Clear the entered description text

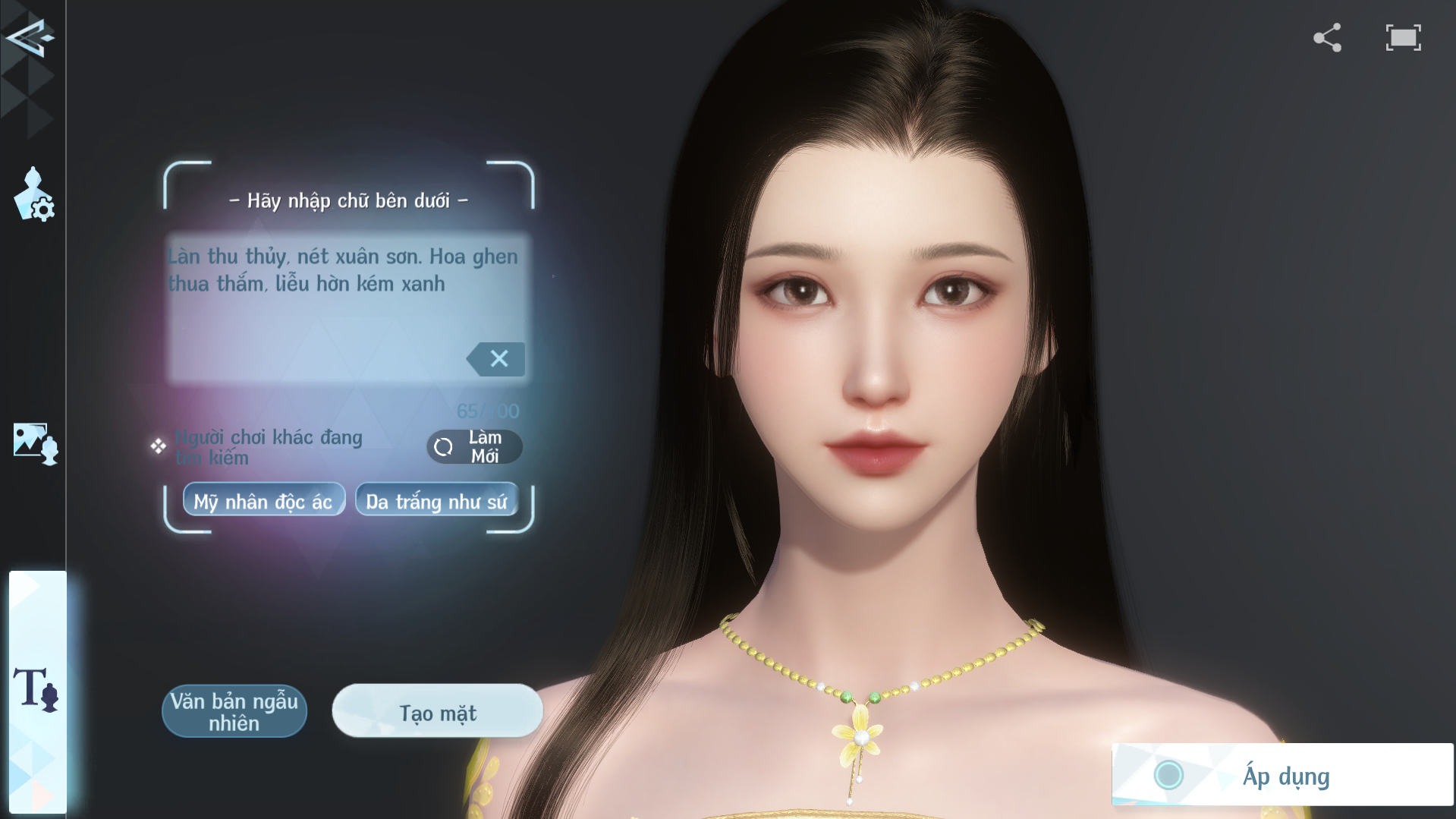pos(497,359)
